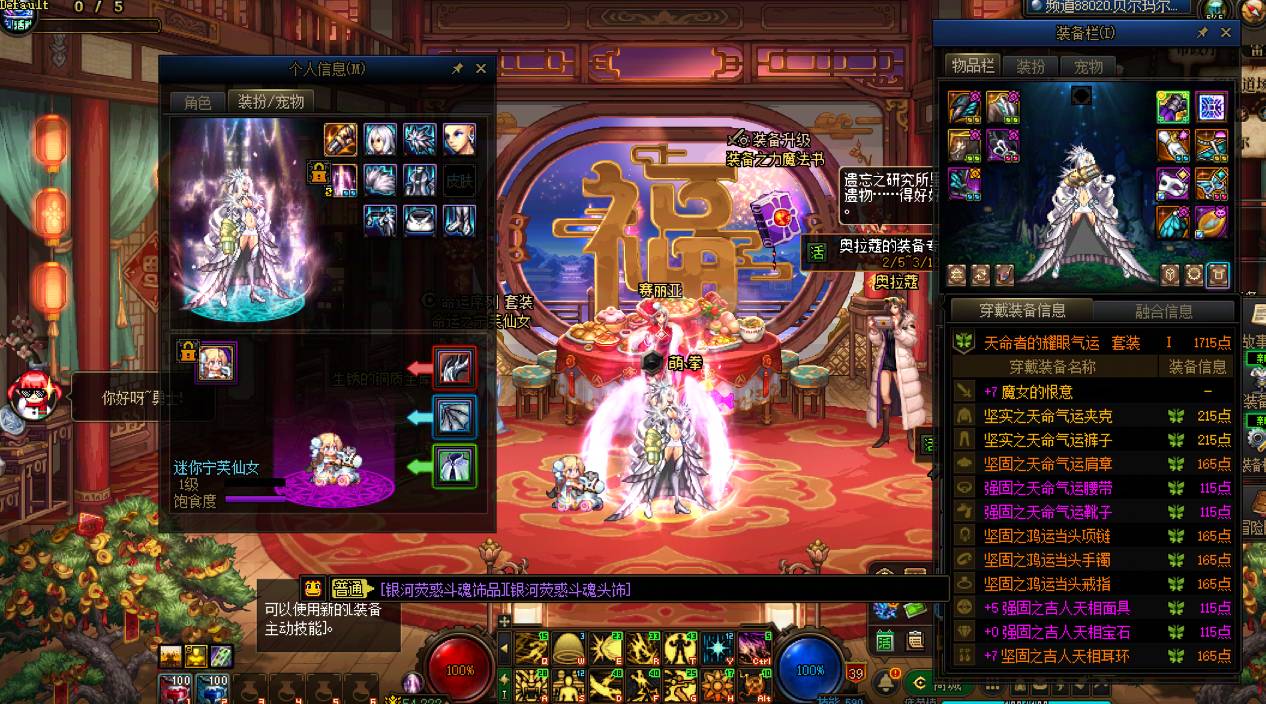The width and height of the screenshot is (1266, 704).
Task: Select the 穿戴装备信息 worn equipment tab
Action: (1021, 311)
